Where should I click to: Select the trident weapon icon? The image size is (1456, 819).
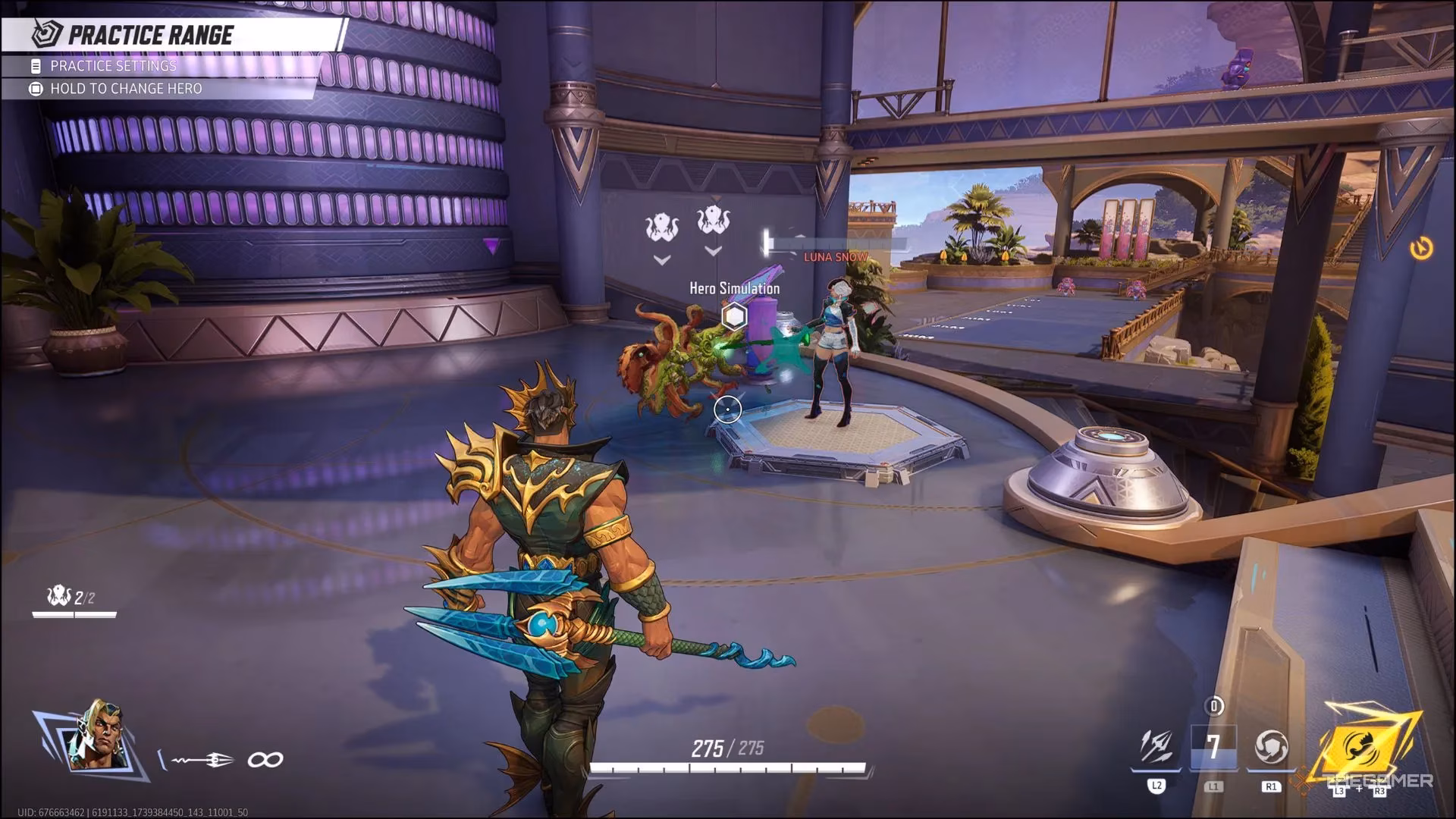pyautogui.click(x=203, y=759)
